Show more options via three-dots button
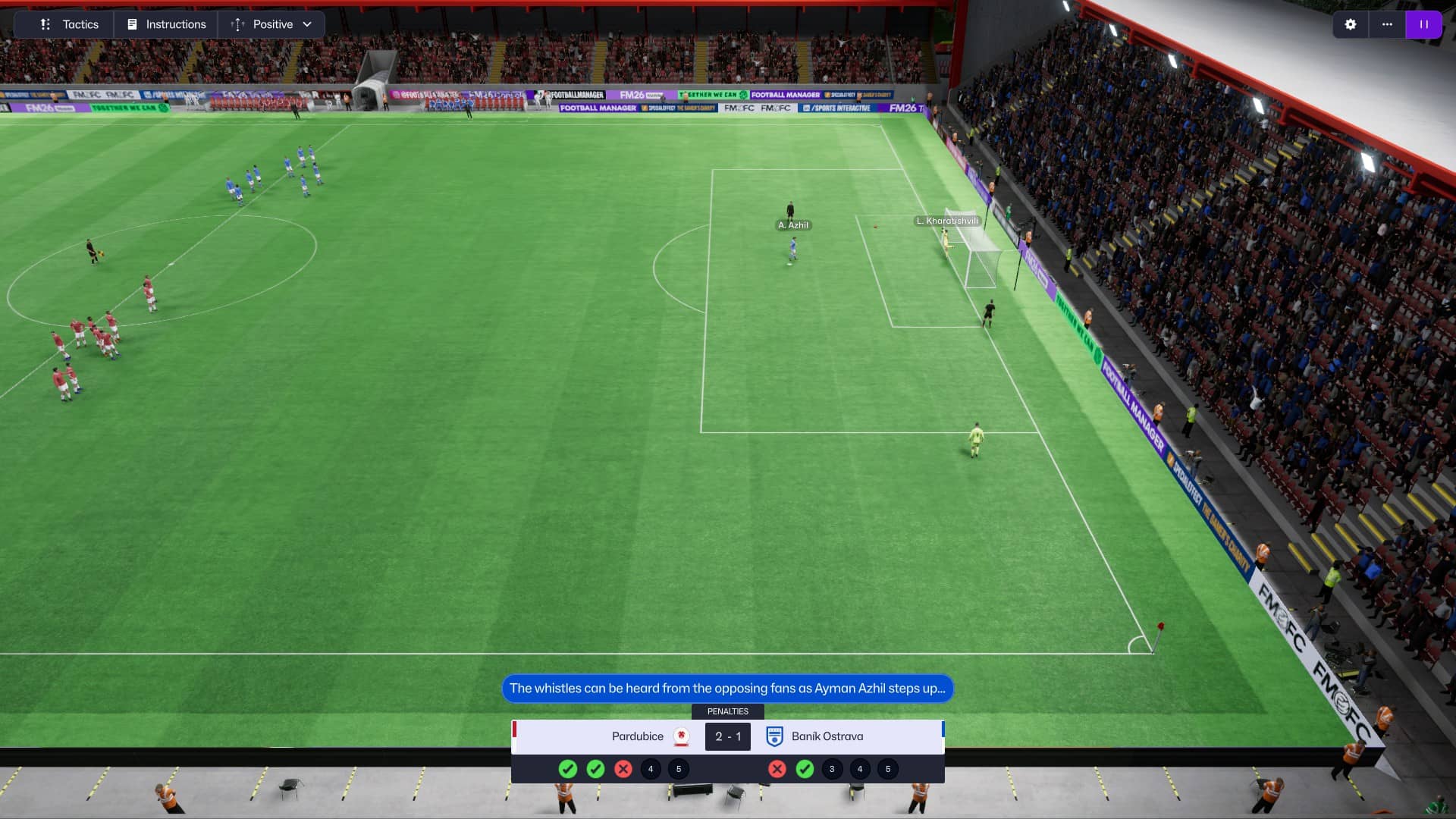The image size is (1456, 819). click(1387, 24)
